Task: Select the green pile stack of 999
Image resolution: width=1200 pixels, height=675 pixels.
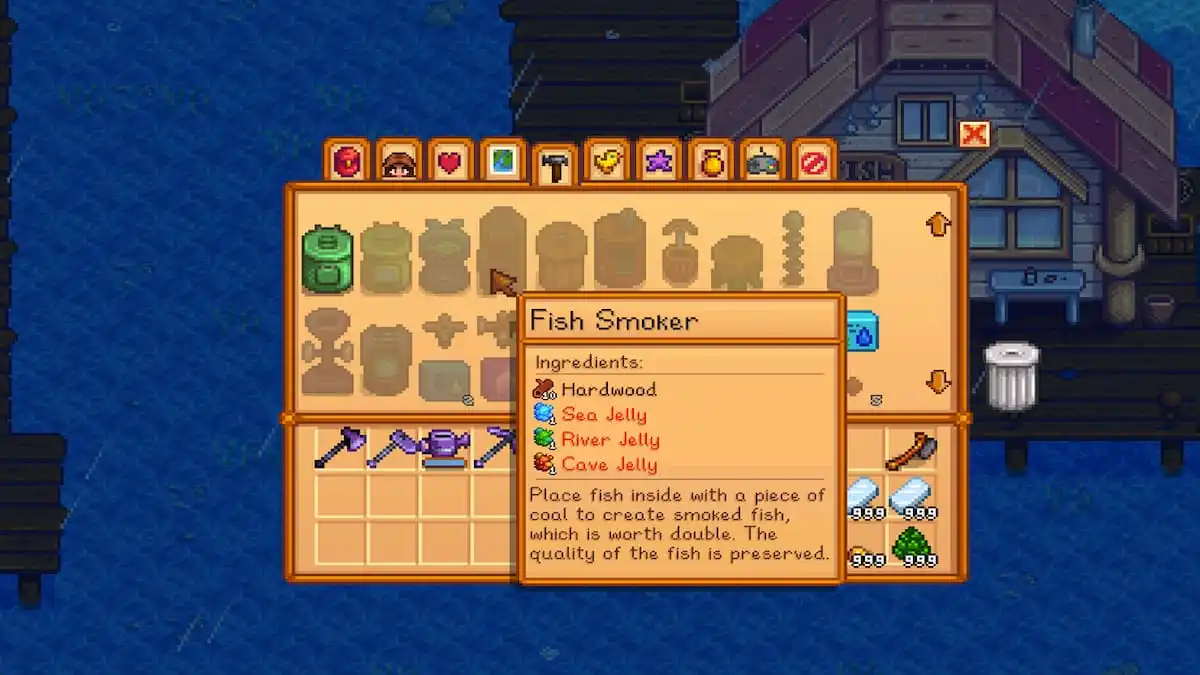Action: click(911, 546)
